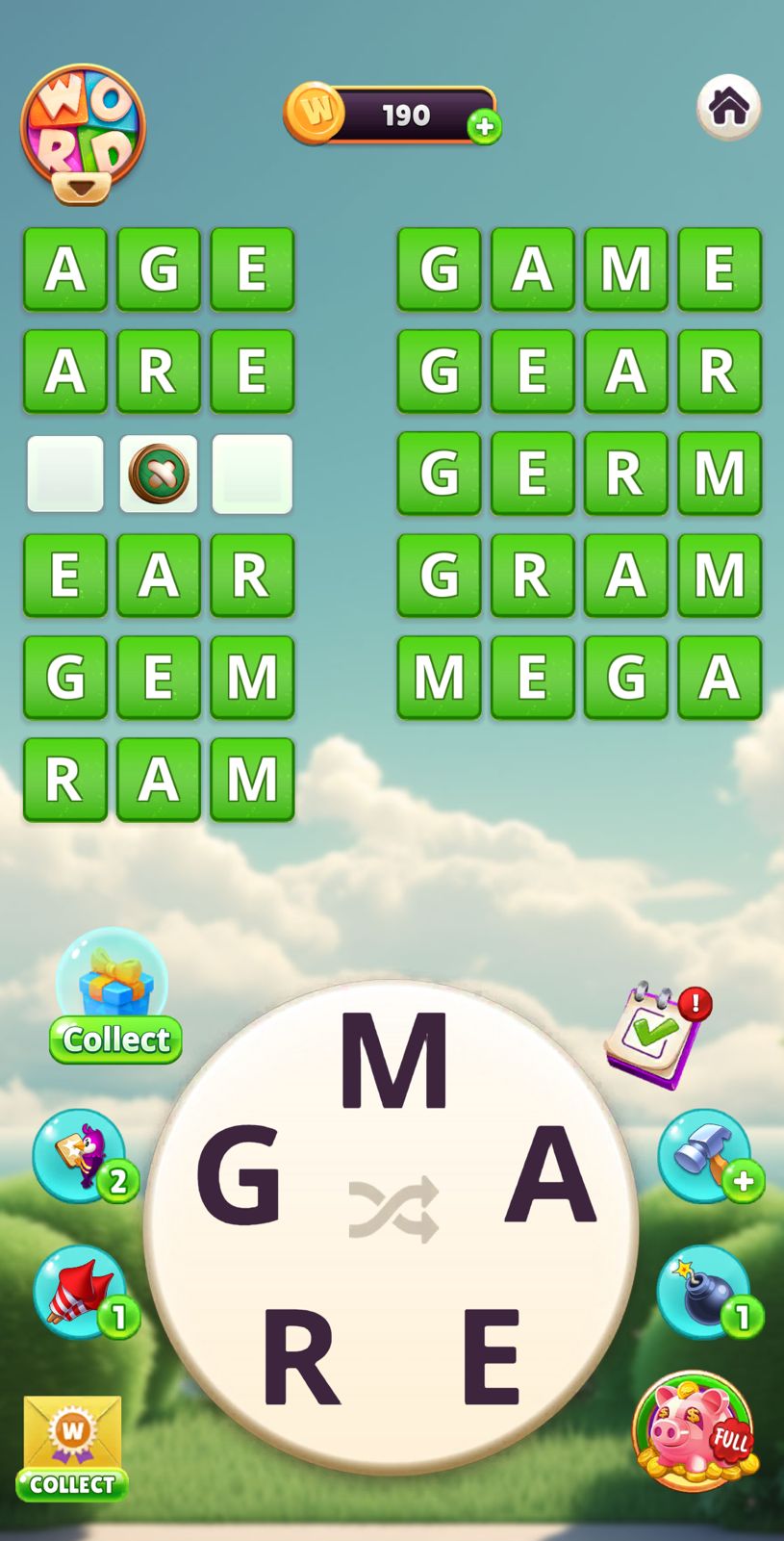Use the hammer booster
This screenshot has height=1541, width=784.
tap(705, 1155)
